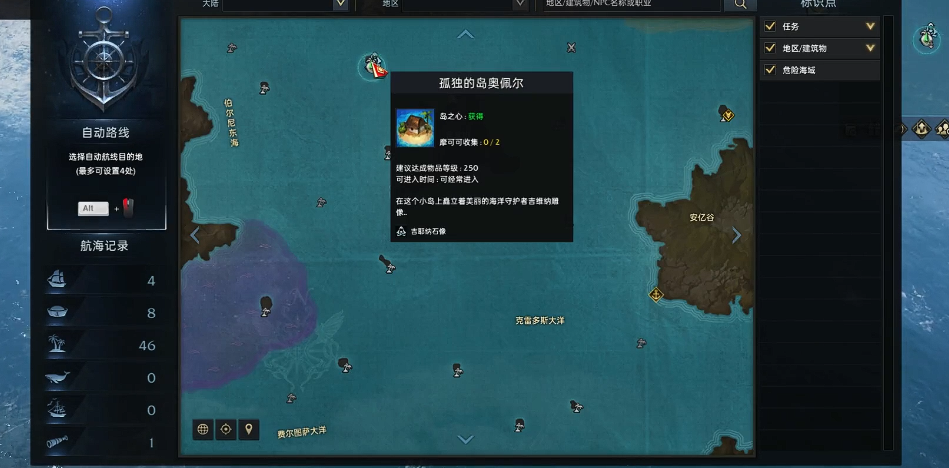This screenshot has height=468, width=949.
Task: Expand the 任务 filter arrow
Action: [870, 26]
